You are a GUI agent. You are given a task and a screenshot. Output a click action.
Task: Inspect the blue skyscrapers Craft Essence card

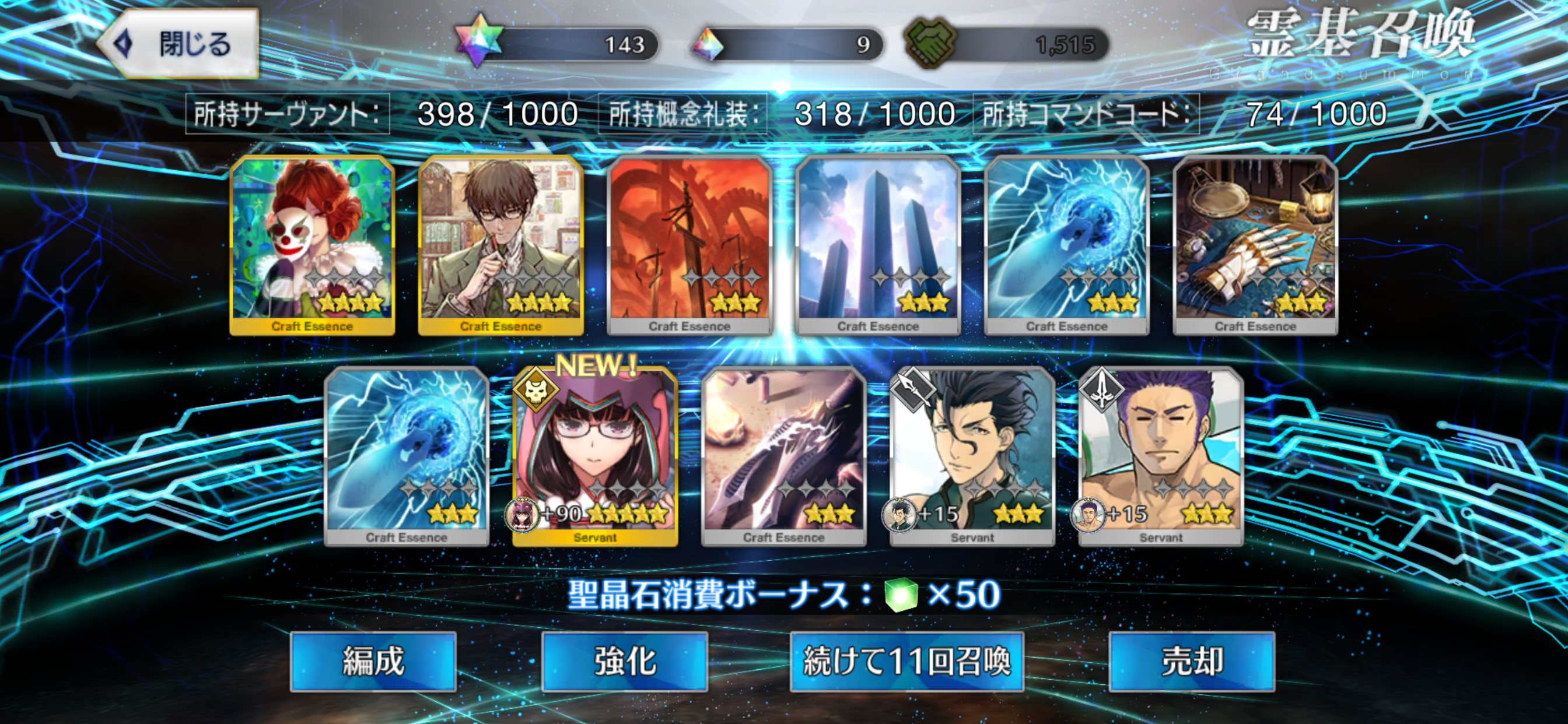(x=878, y=245)
